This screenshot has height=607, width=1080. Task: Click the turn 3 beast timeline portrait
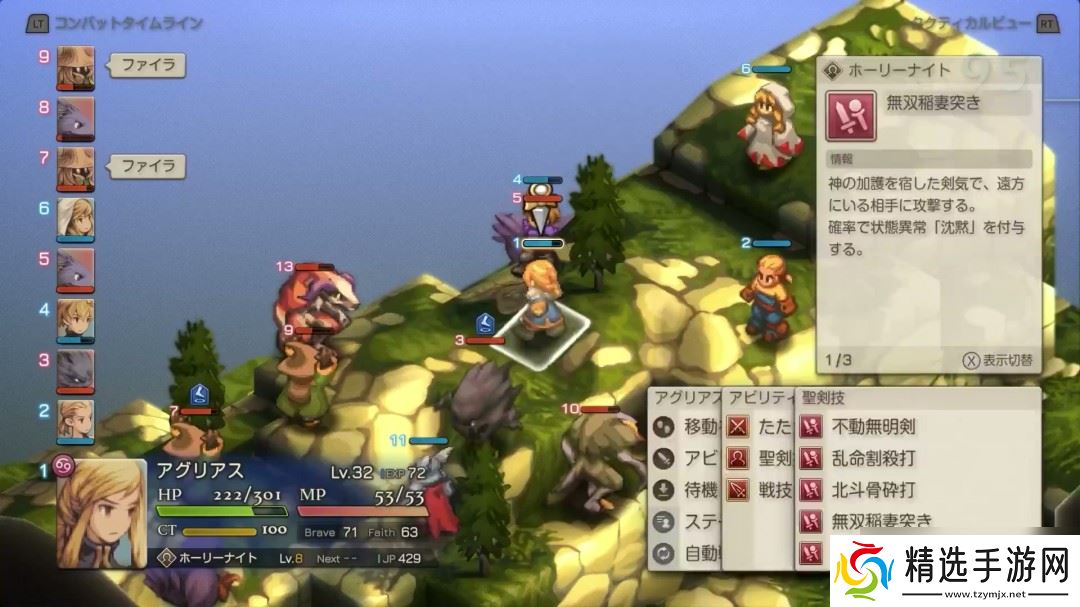pos(76,368)
